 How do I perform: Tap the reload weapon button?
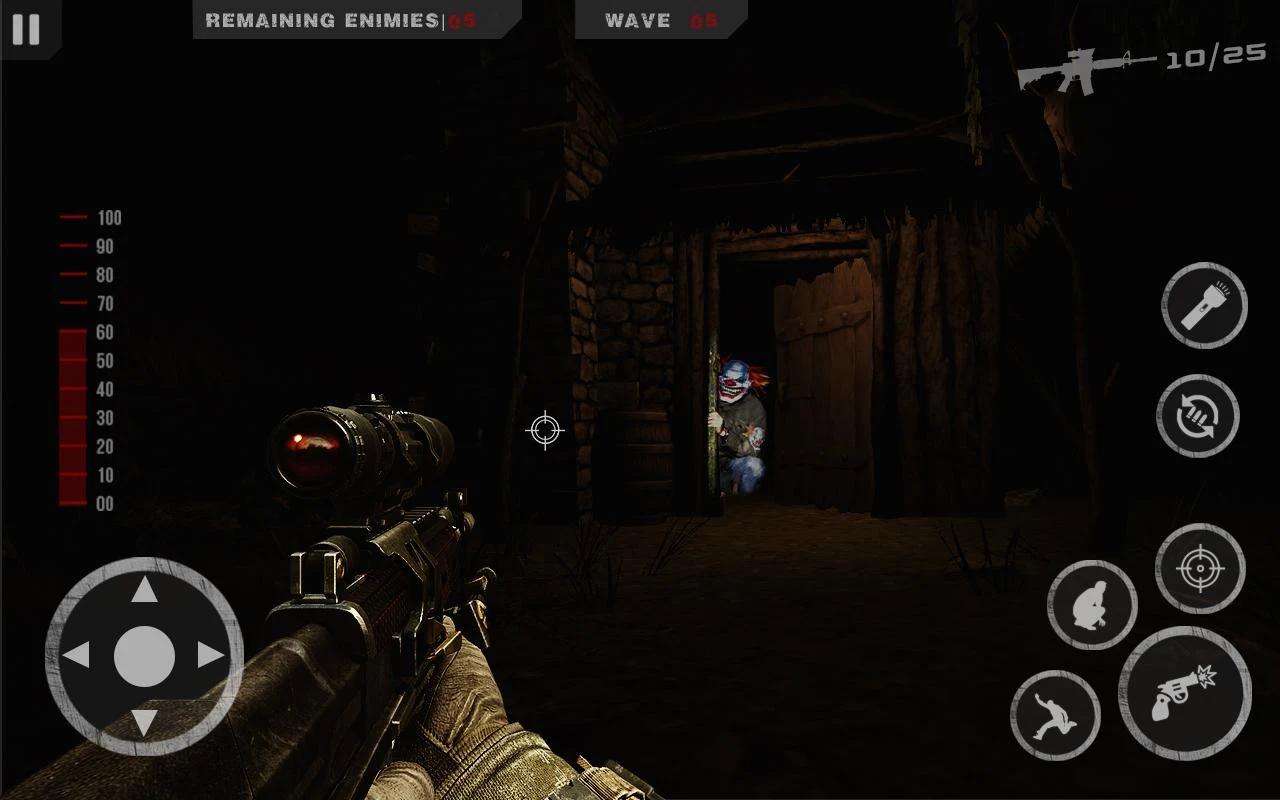(x=1198, y=416)
